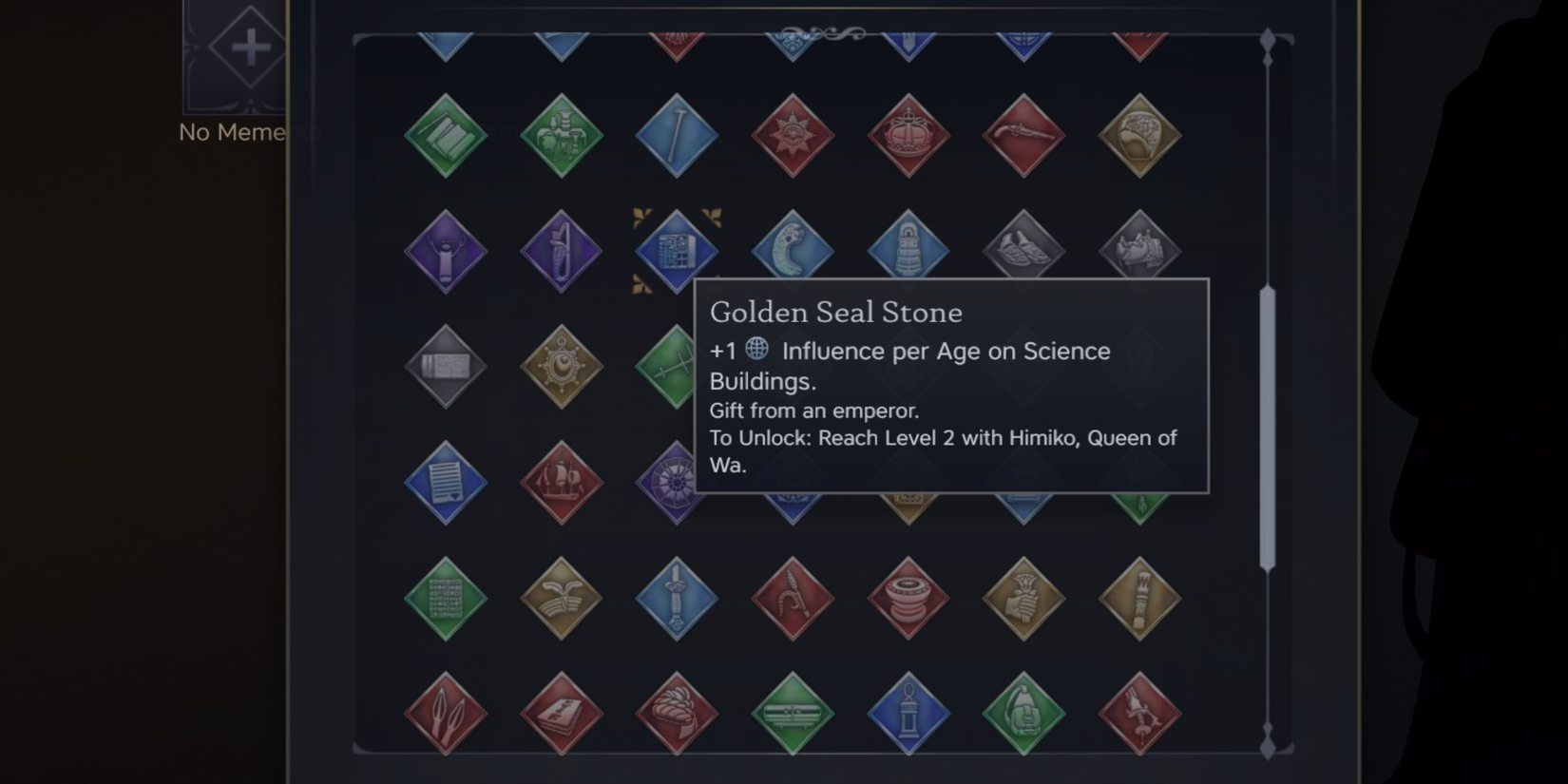
Task: Select the blue magatama bead memento
Action: 793,250
